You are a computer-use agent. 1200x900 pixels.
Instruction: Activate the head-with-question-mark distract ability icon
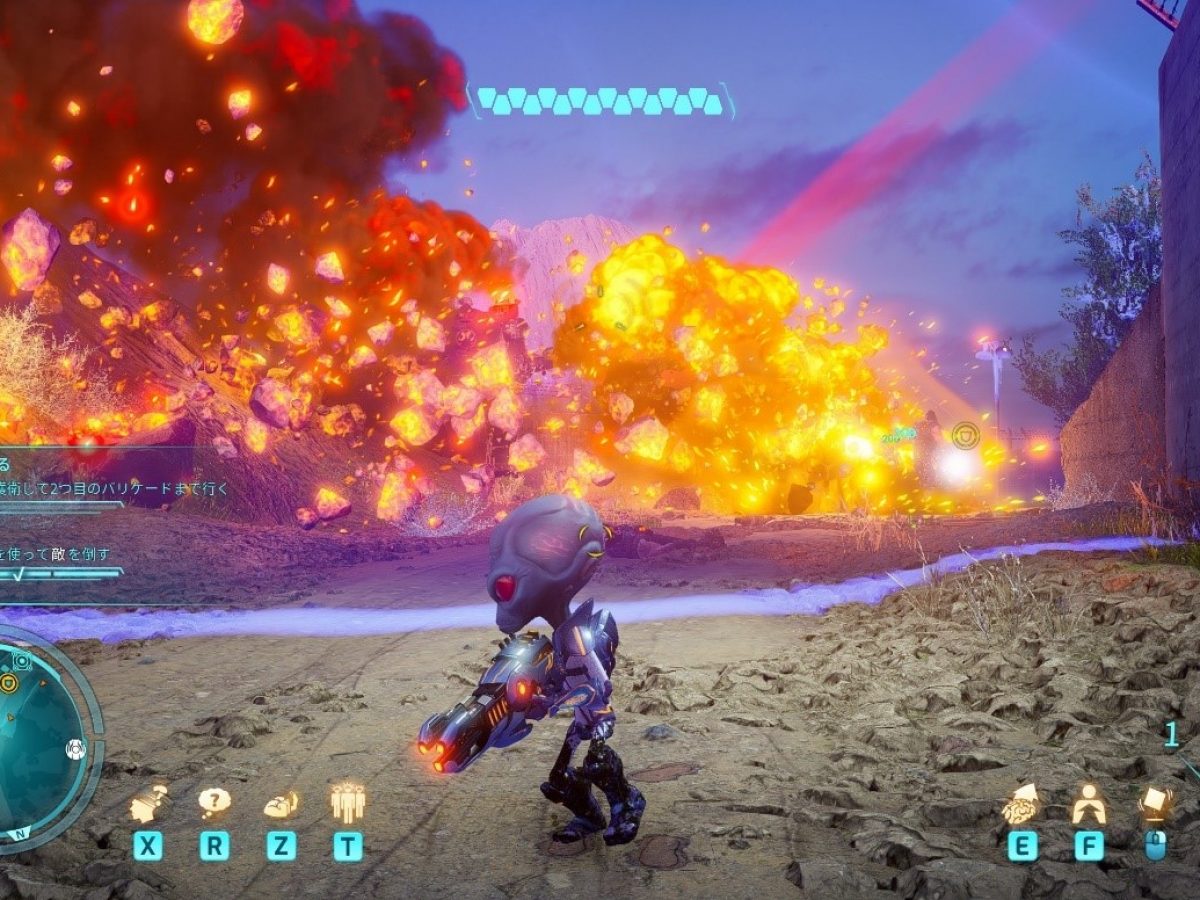coord(148,803)
